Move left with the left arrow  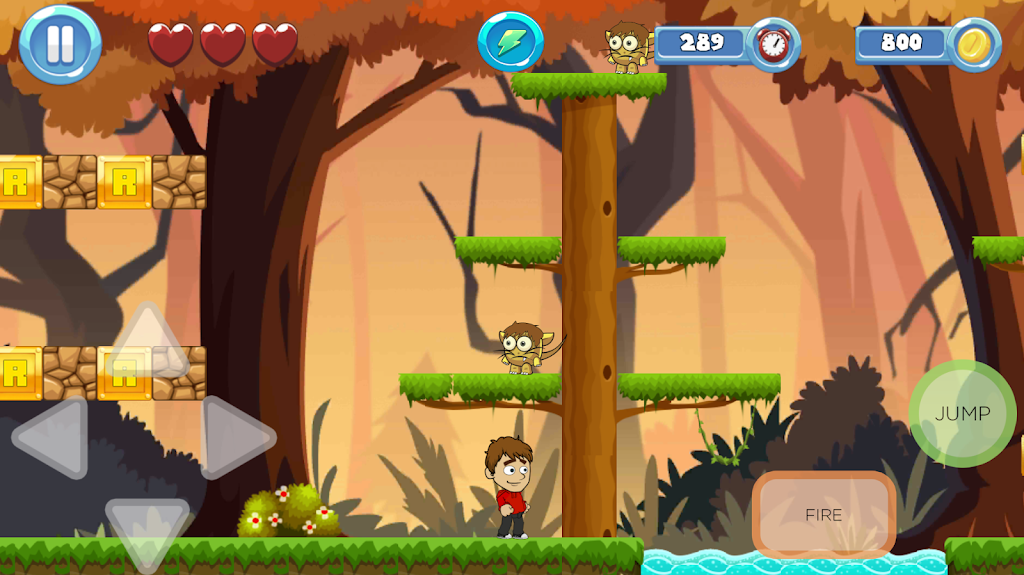tap(54, 438)
